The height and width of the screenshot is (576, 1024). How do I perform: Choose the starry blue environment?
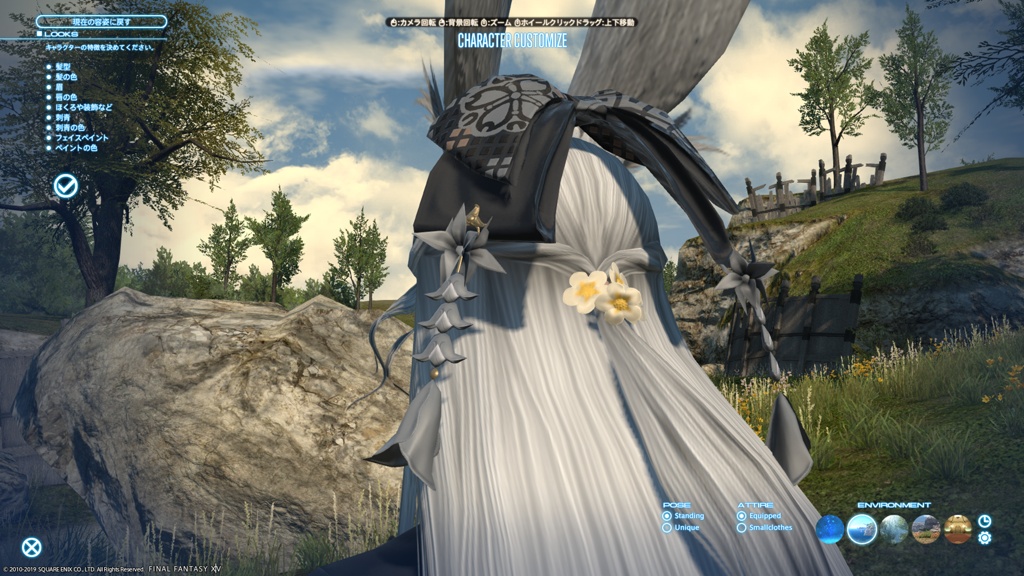point(830,529)
